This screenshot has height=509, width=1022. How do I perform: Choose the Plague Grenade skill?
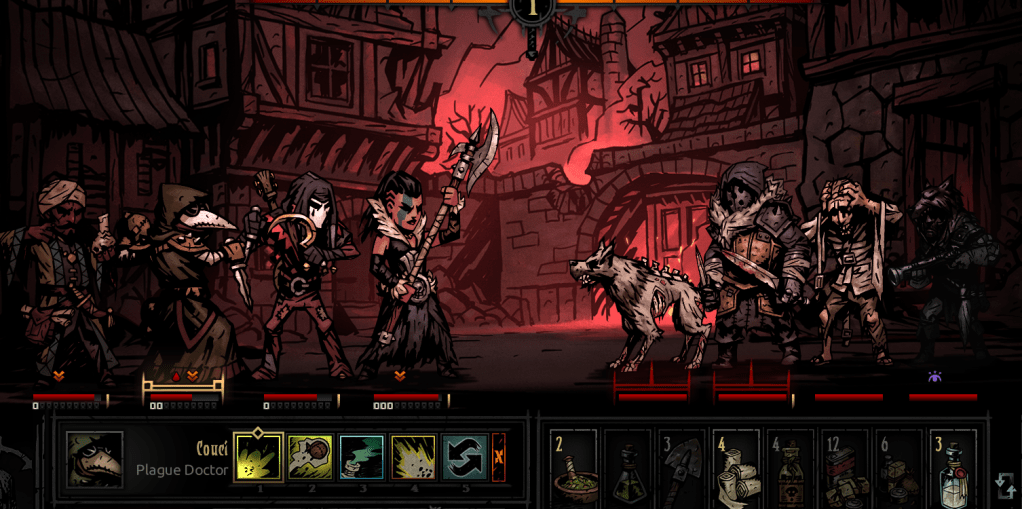(310, 457)
